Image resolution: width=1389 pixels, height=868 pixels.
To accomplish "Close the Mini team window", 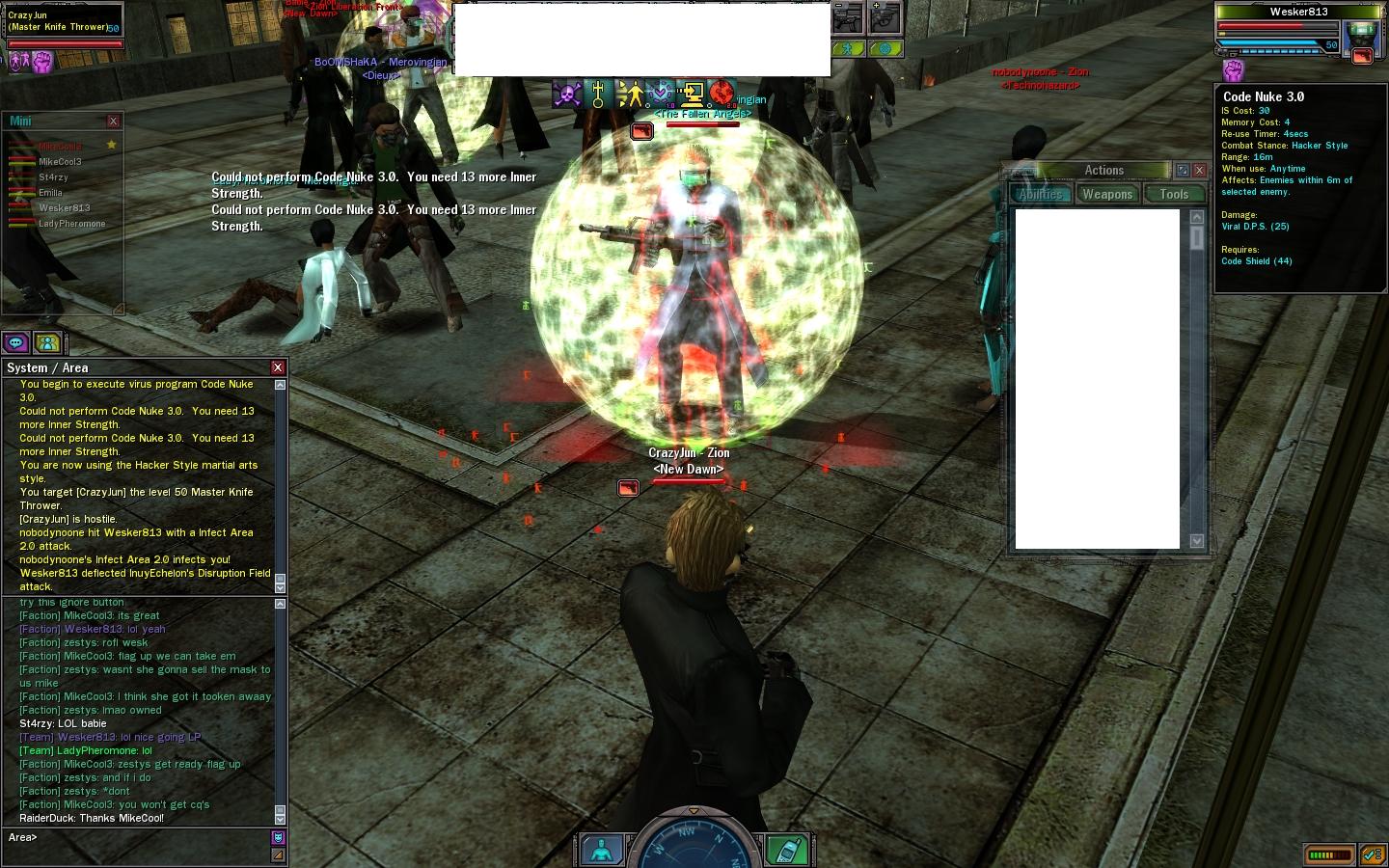I will tap(113, 122).
